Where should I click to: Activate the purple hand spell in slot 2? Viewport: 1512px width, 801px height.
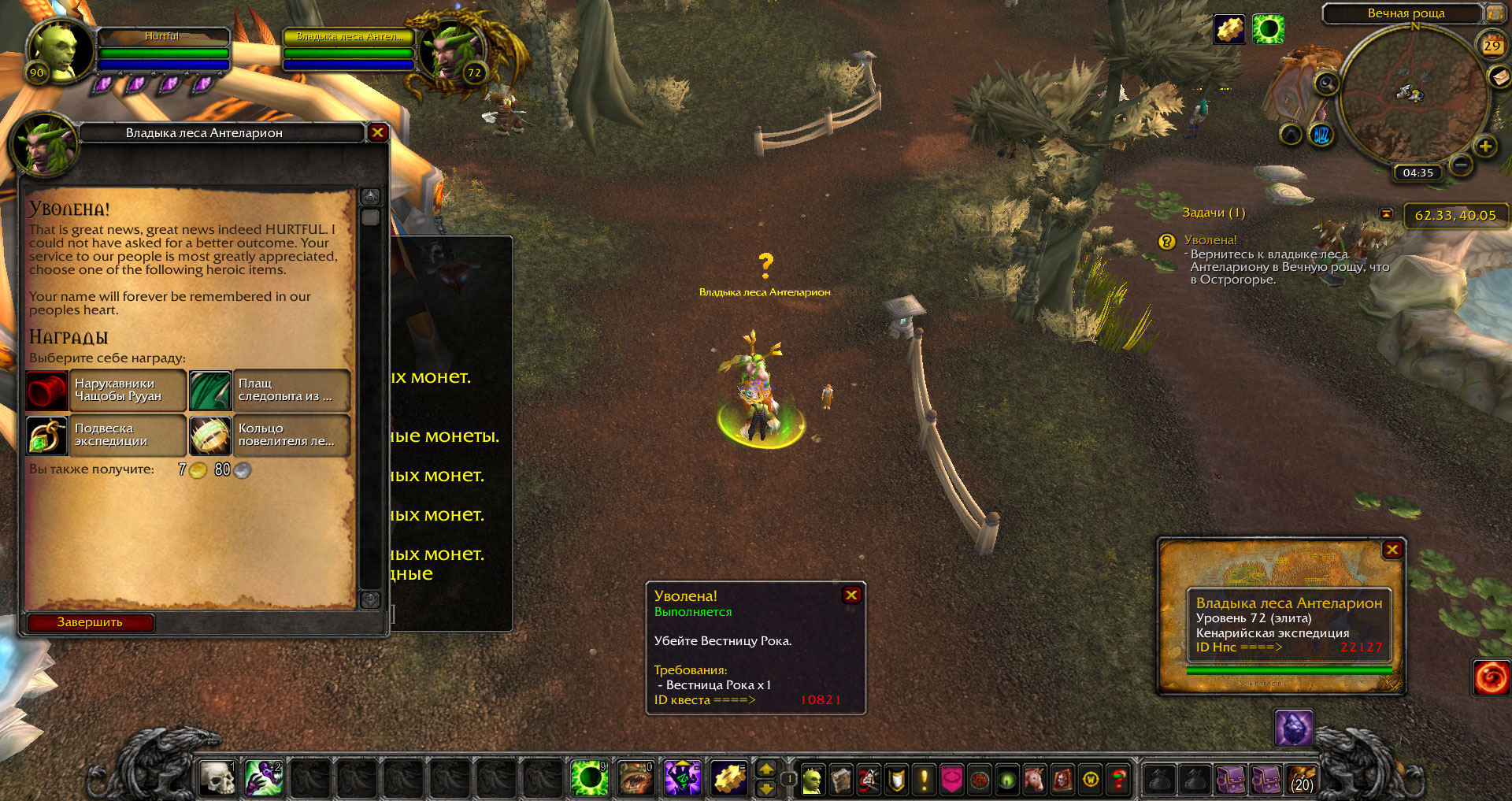coord(263,778)
